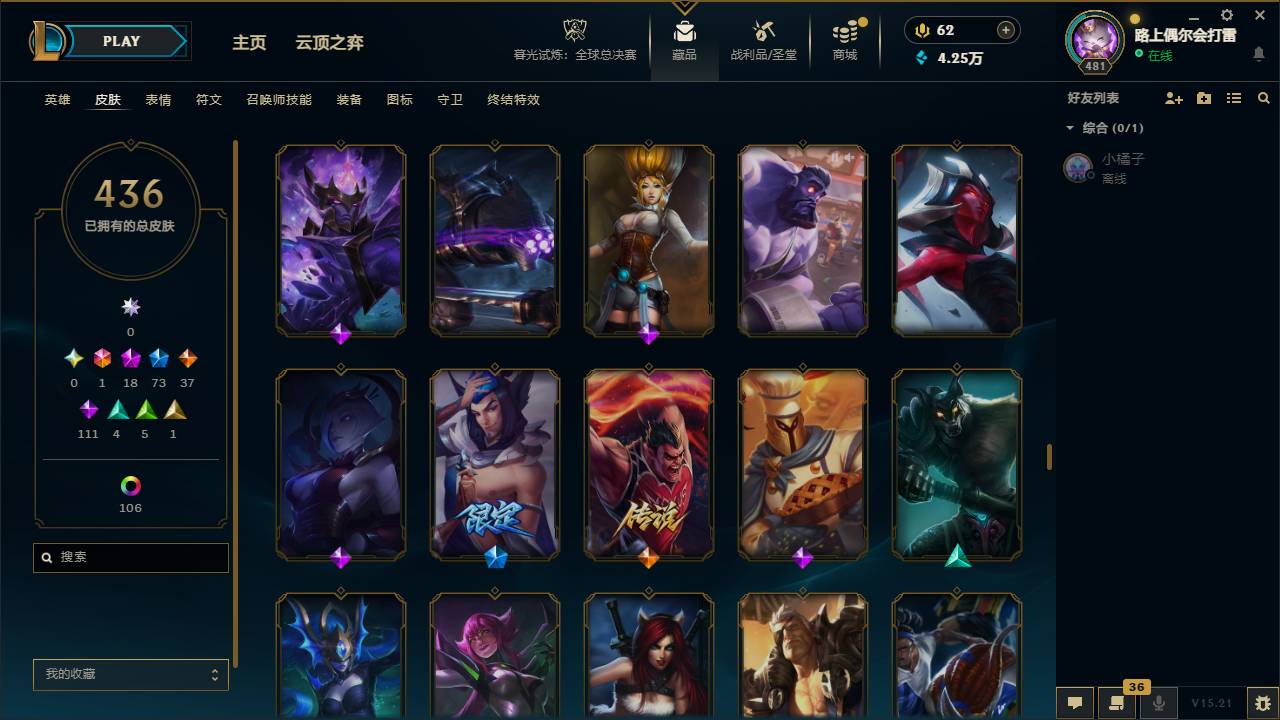Click the plus to purchase RP currency
This screenshot has height=720, width=1280.
pyautogui.click(x=1006, y=30)
